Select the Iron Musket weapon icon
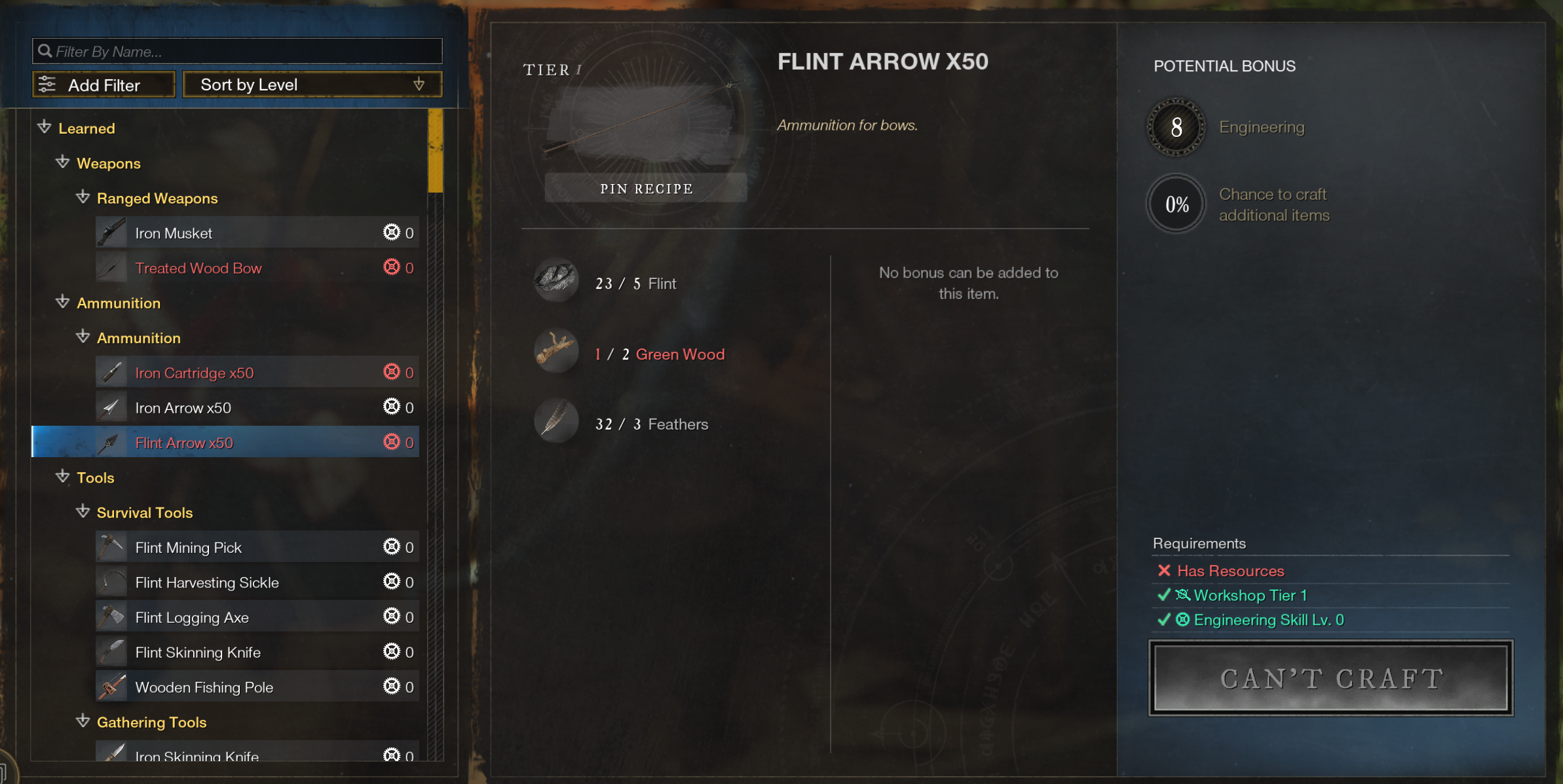The image size is (1563, 784). point(111,232)
